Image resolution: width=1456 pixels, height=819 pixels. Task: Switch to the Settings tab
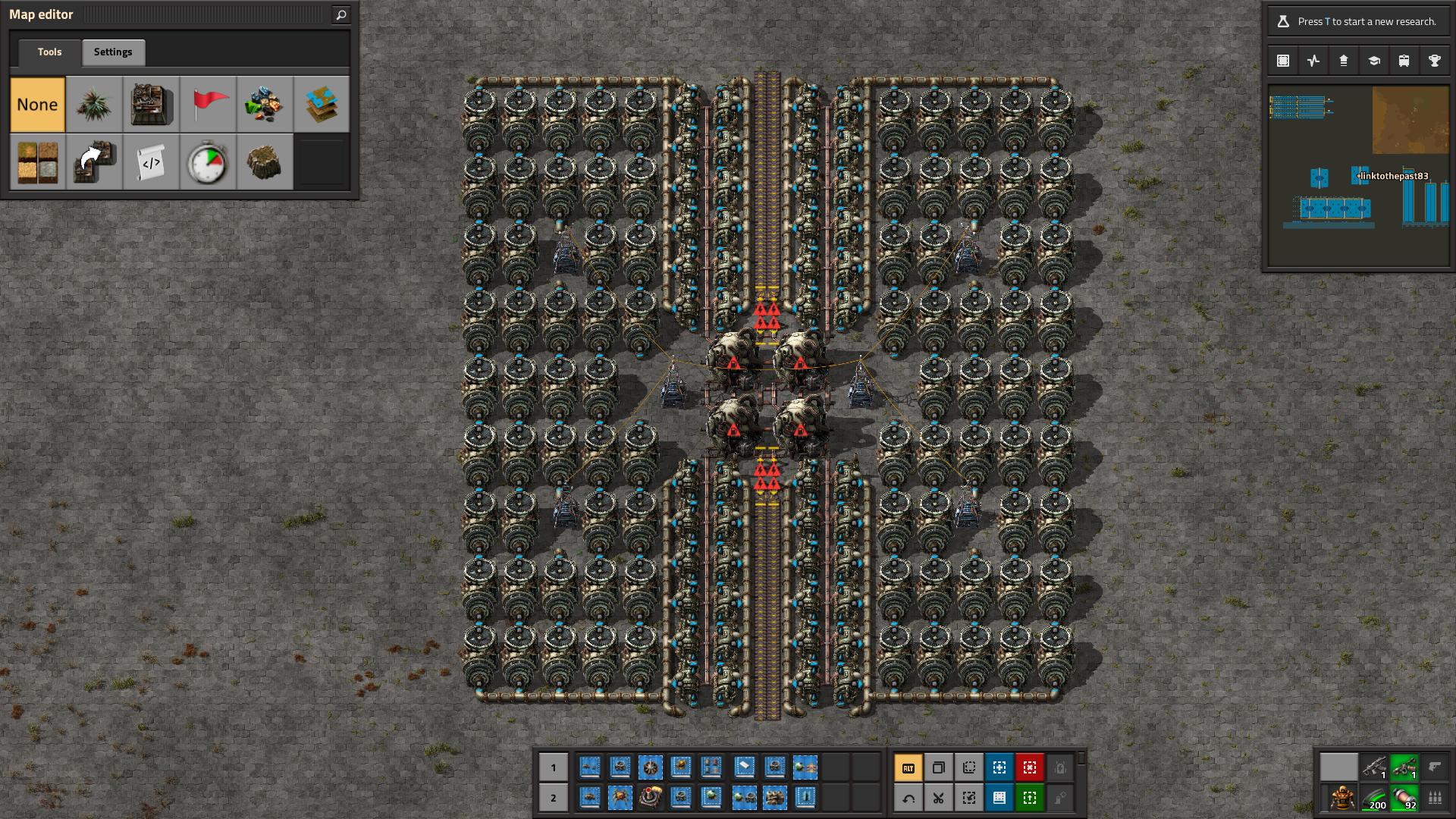tap(113, 52)
